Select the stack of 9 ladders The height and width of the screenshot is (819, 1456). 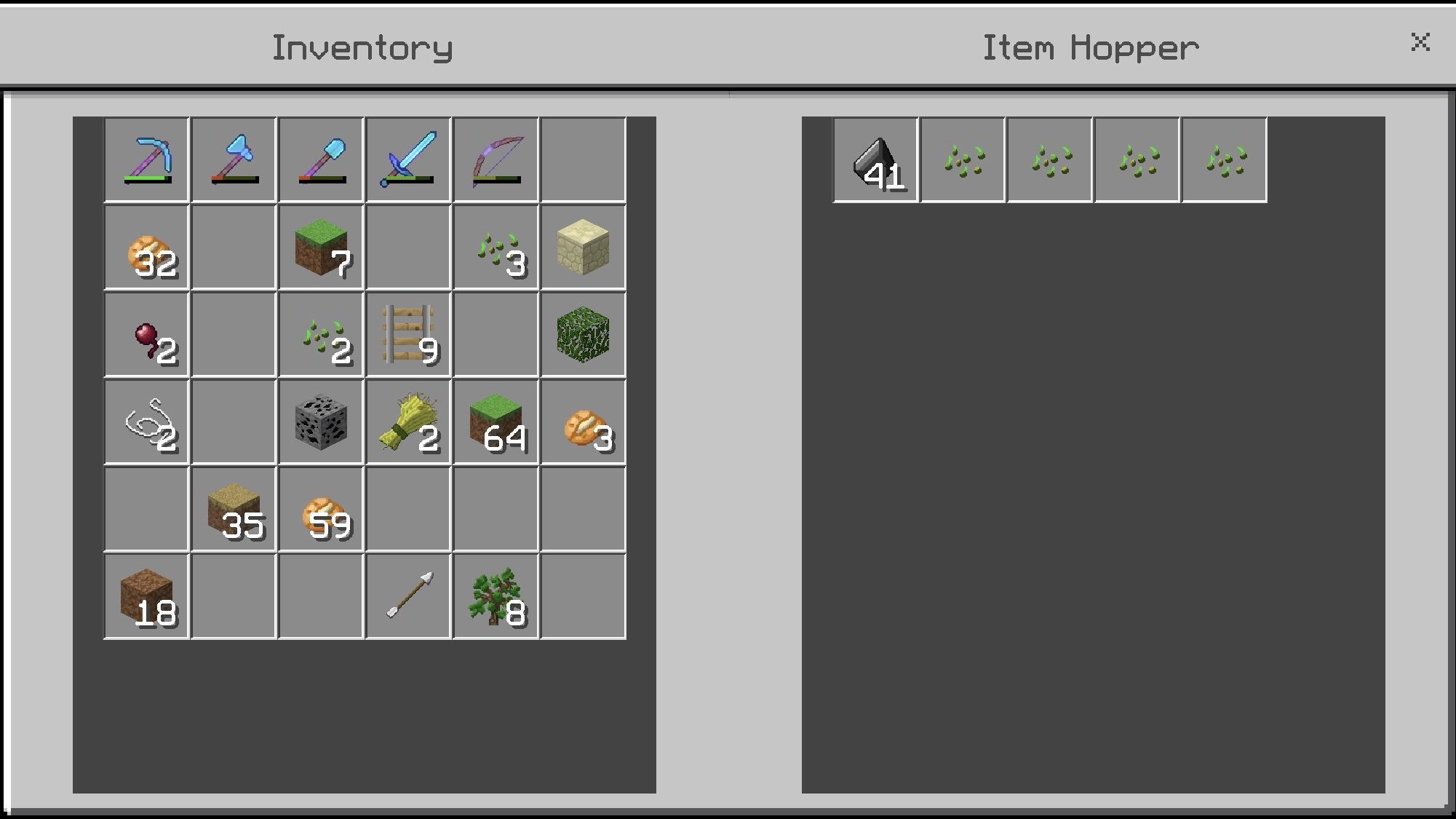pos(408,334)
